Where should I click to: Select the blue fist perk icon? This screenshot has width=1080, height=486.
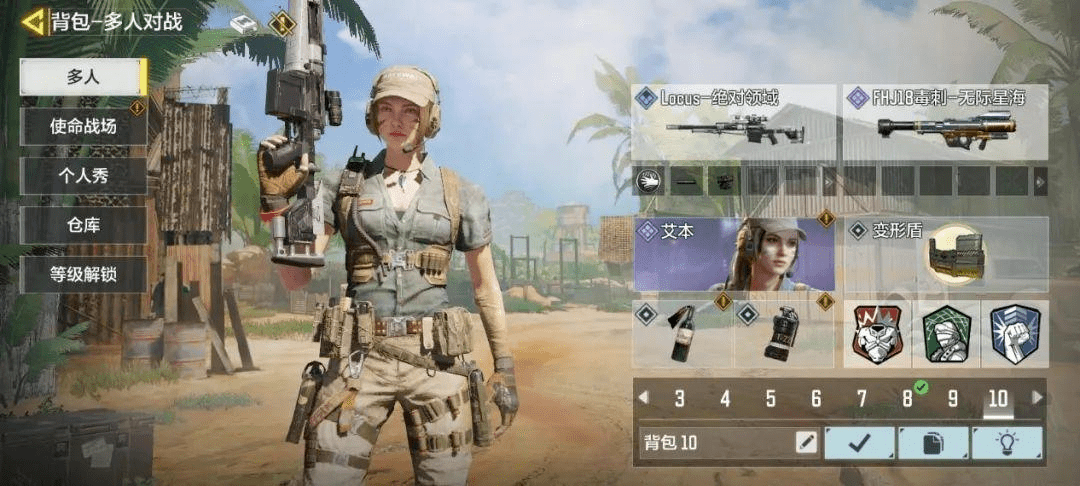pos(1014,334)
